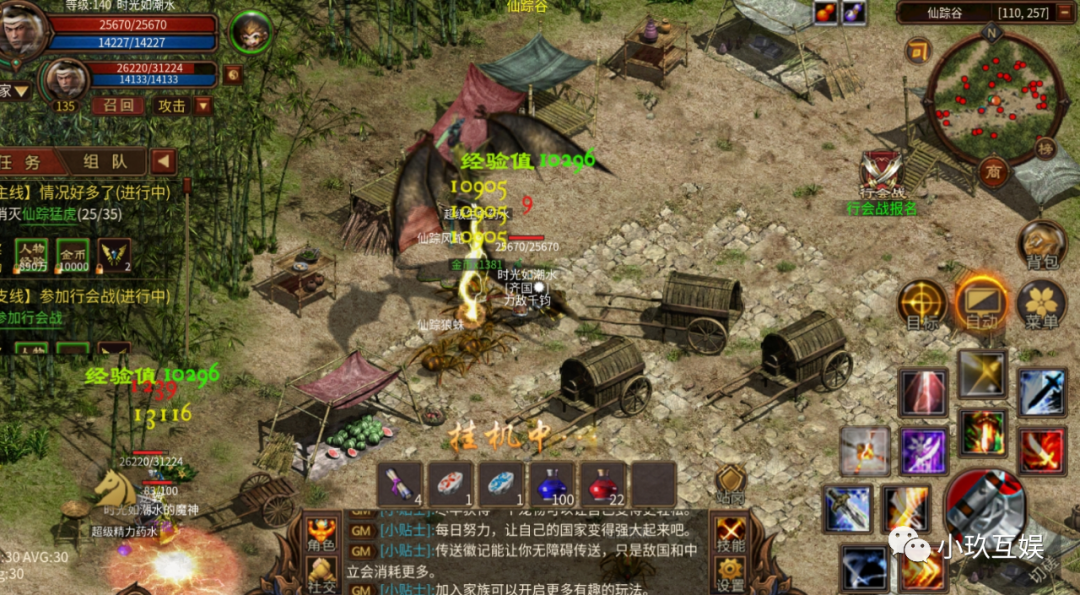Open the 商 shop button under the minimap
The height and width of the screenshot is (595, 1080).
992,170
